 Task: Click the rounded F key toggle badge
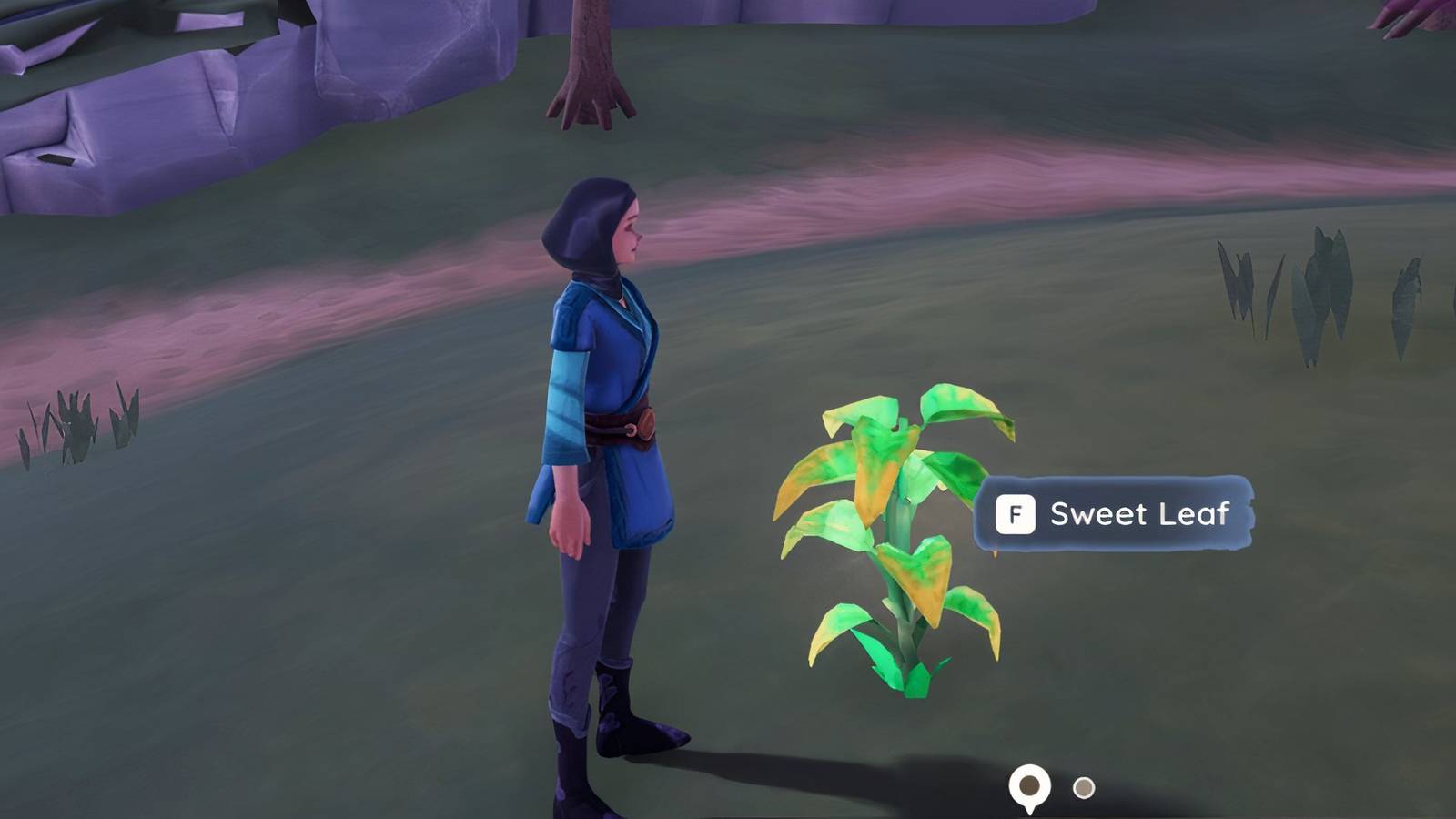coord(1017,514)
